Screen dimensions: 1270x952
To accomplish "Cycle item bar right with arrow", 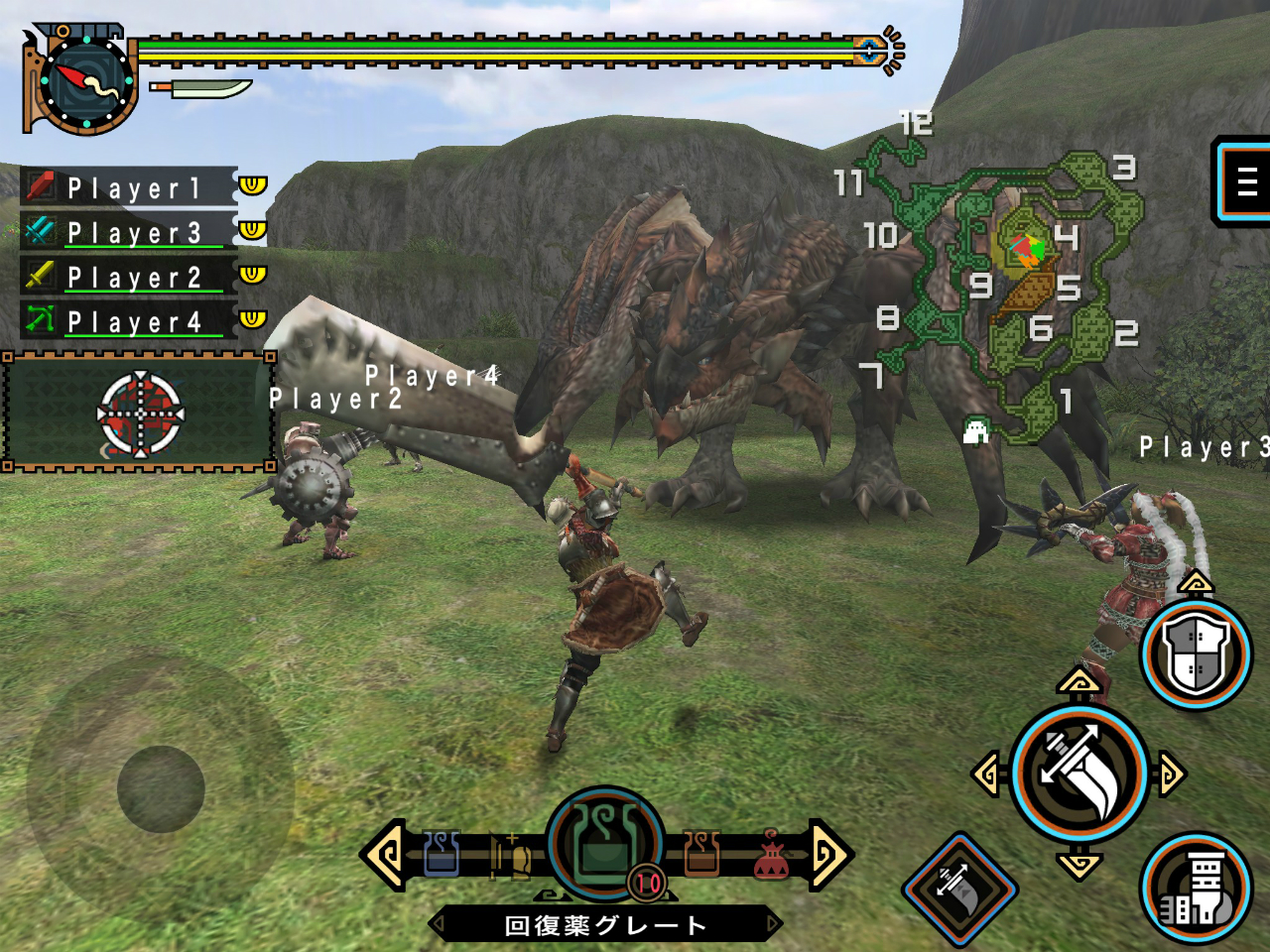I will click(x=829, y=853).
